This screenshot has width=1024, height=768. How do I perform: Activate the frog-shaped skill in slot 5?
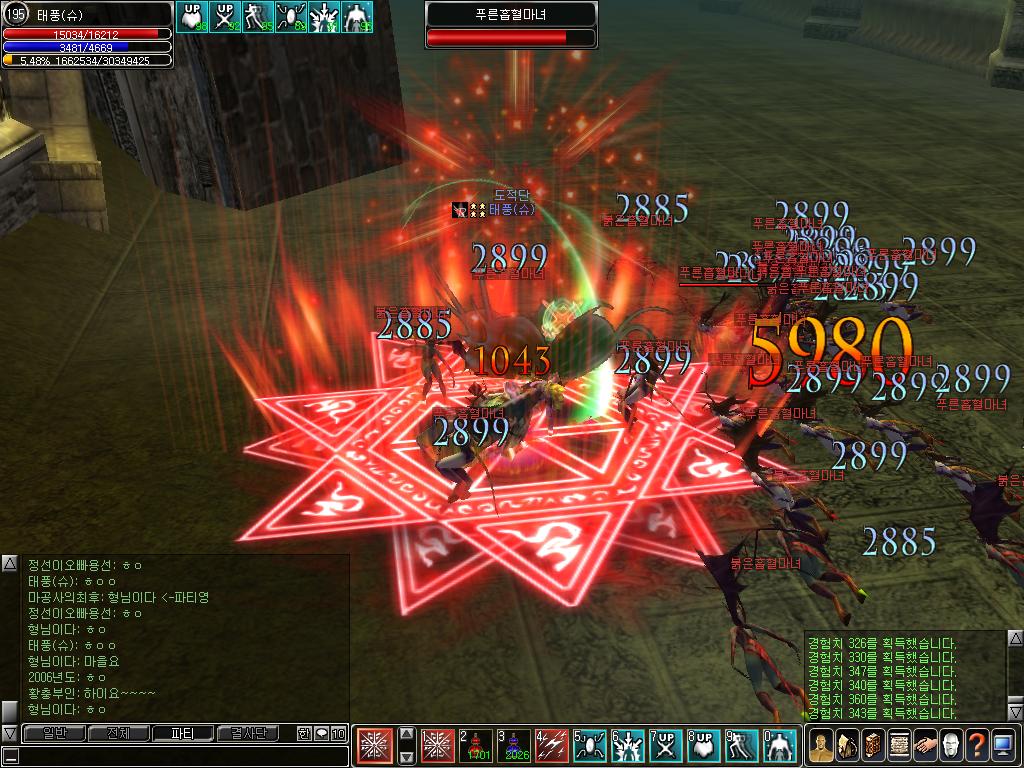pos(590,746)
